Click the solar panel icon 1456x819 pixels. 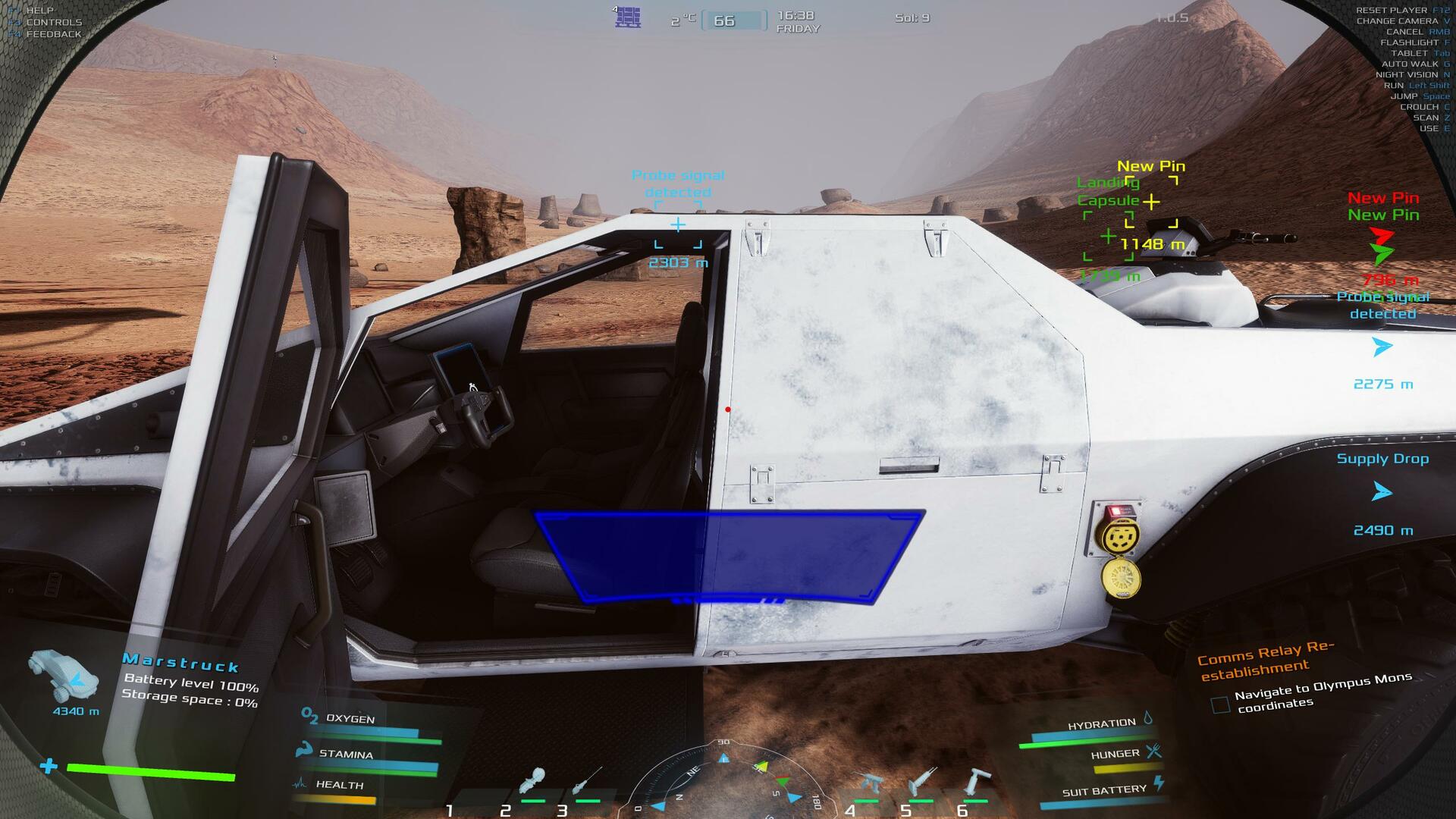point(628,17)
